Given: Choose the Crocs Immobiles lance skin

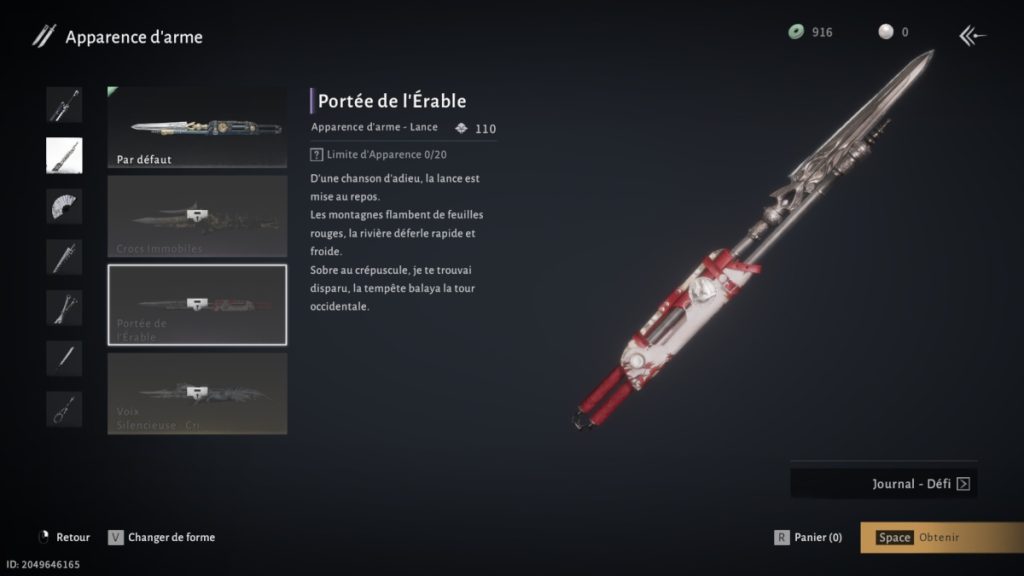Looking at the screenshot, I should (x=197, y=216).
